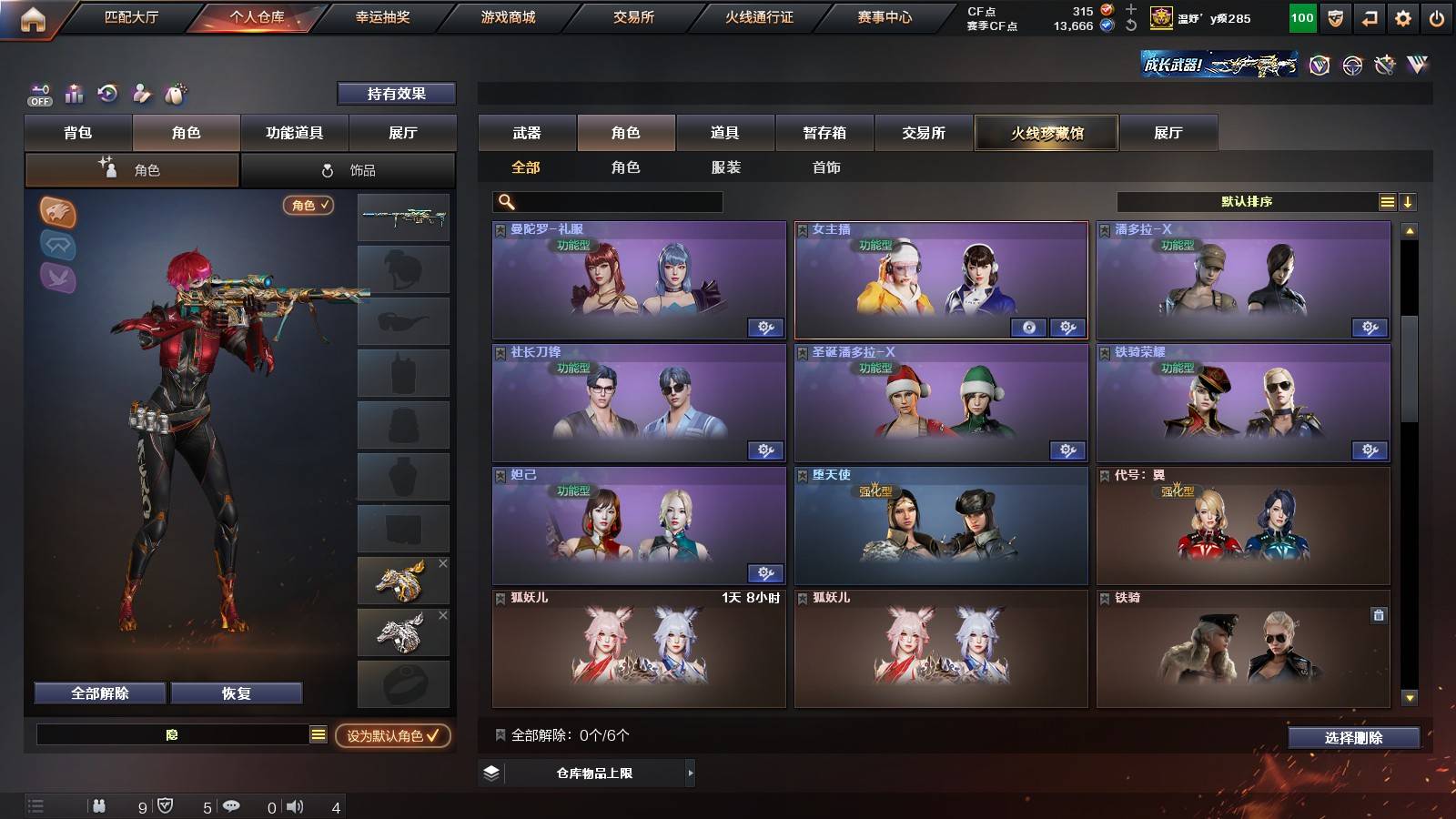Open the friends icon in the bottom status bar
This screenshot has width=1456, height=819.
point(98,804)
